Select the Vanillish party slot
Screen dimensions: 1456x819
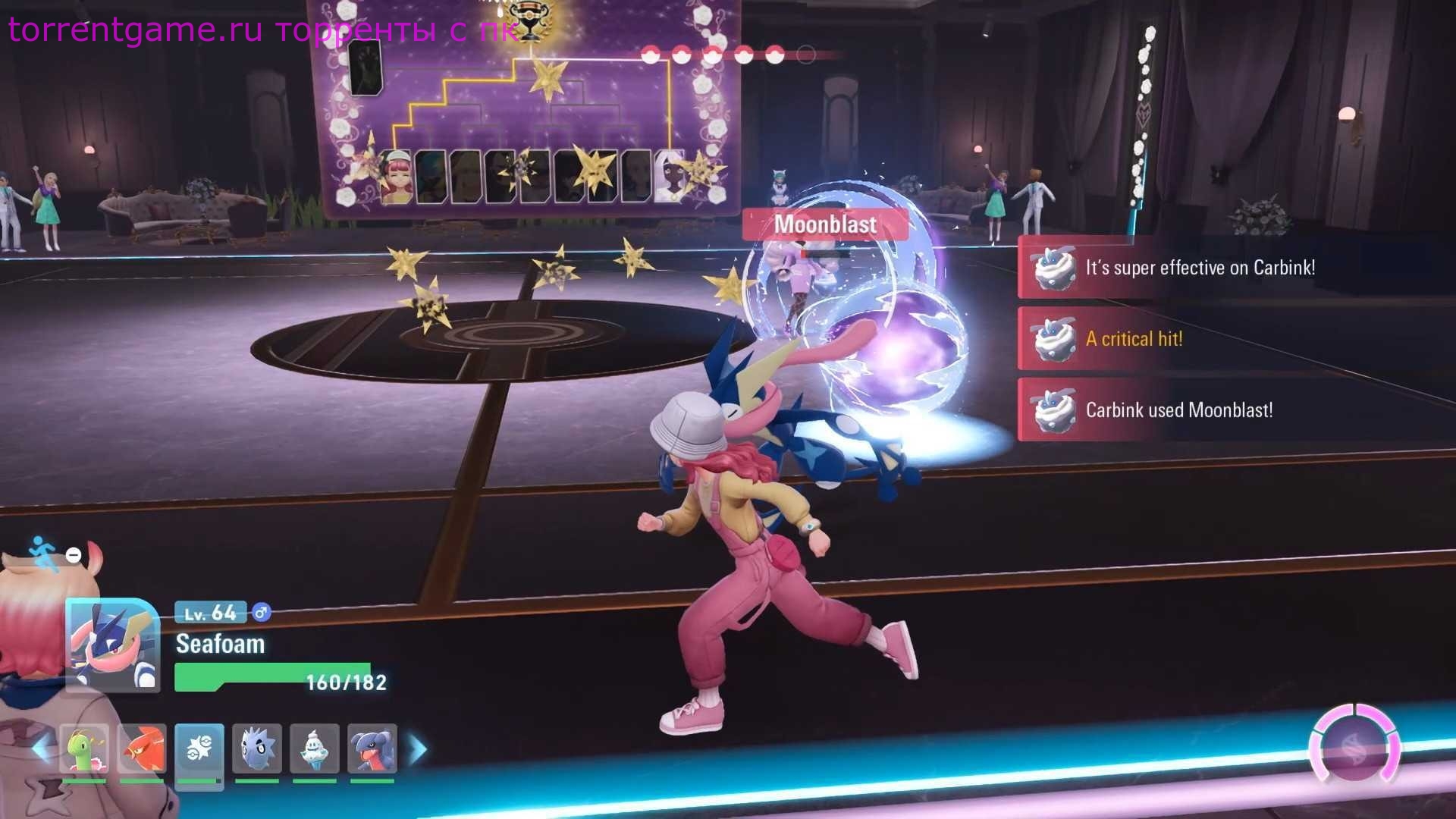coord(315,749)
